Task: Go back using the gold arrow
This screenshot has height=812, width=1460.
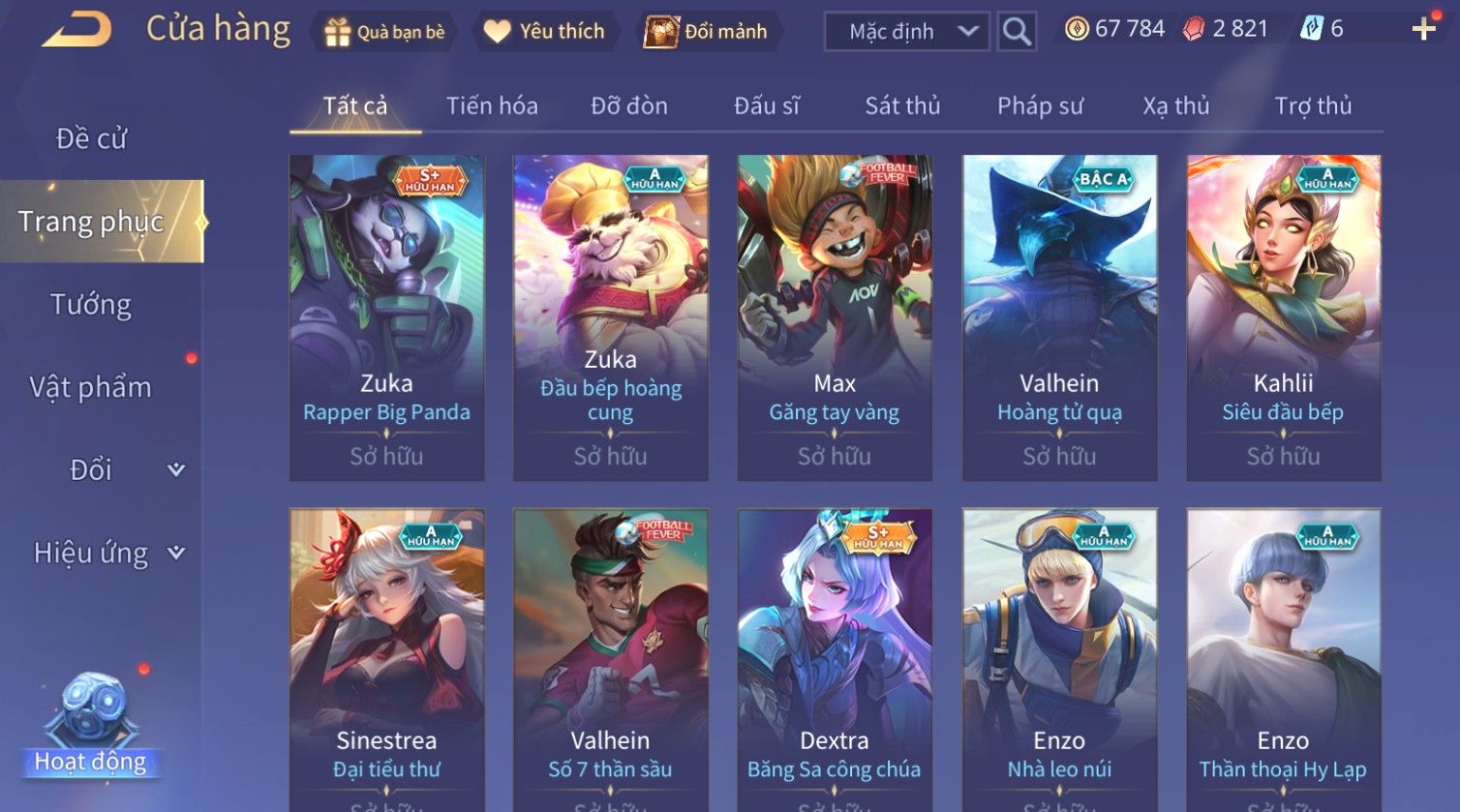Action: [76, 30]
